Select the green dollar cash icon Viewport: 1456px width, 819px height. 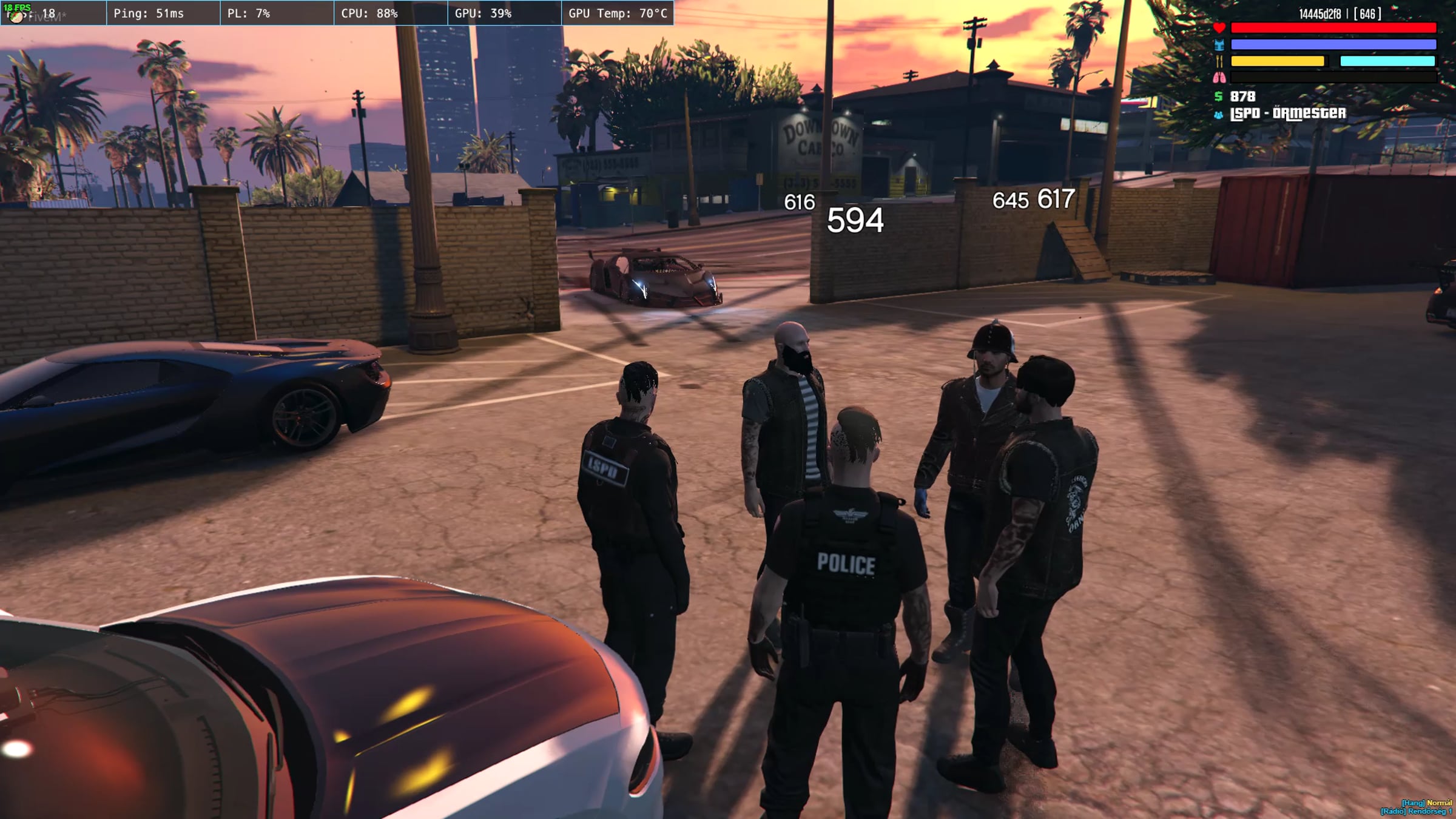[x=1218, y=96]
